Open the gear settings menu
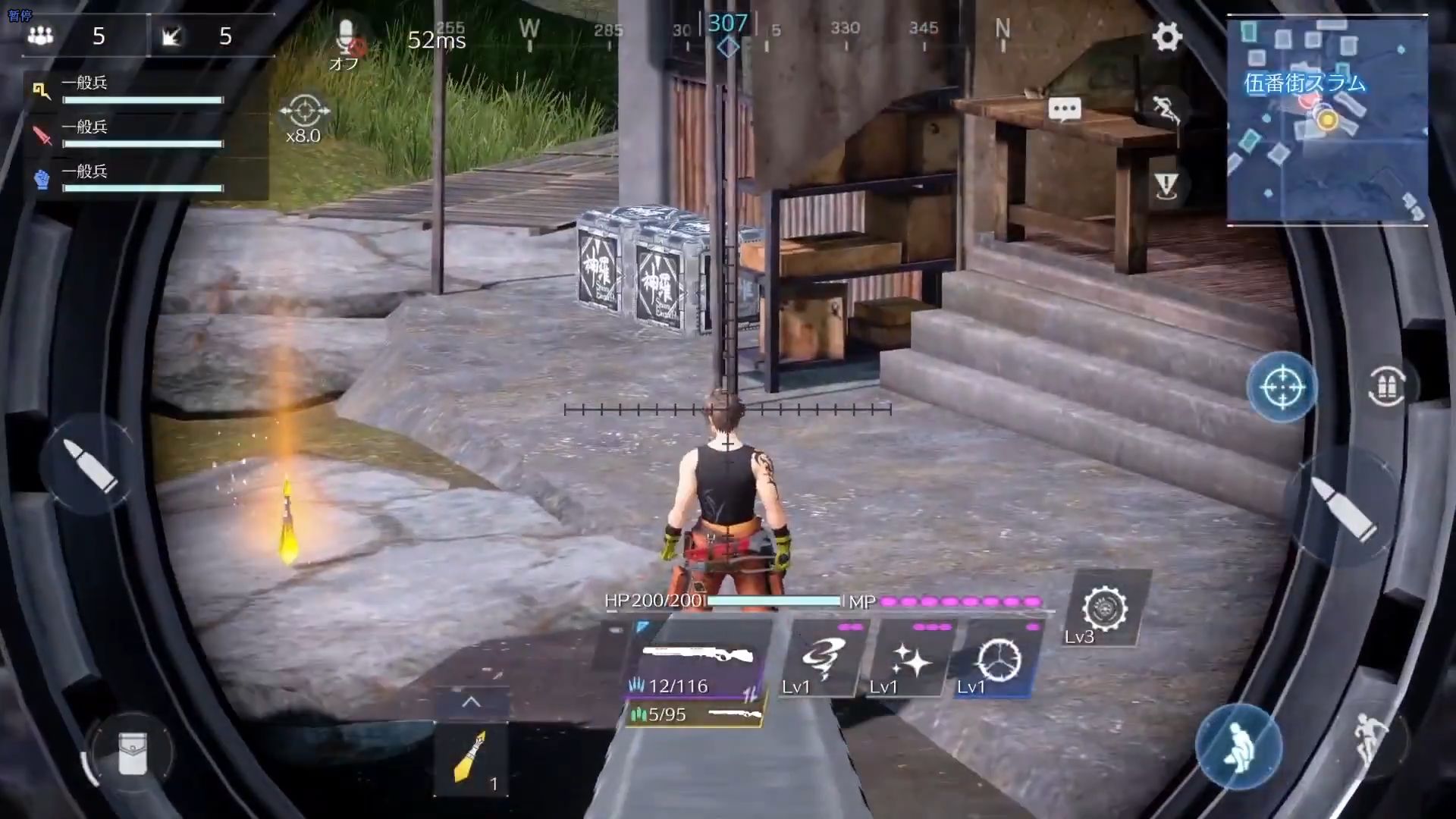The height and width of the screenshot is (819, 1456). 1166,36
